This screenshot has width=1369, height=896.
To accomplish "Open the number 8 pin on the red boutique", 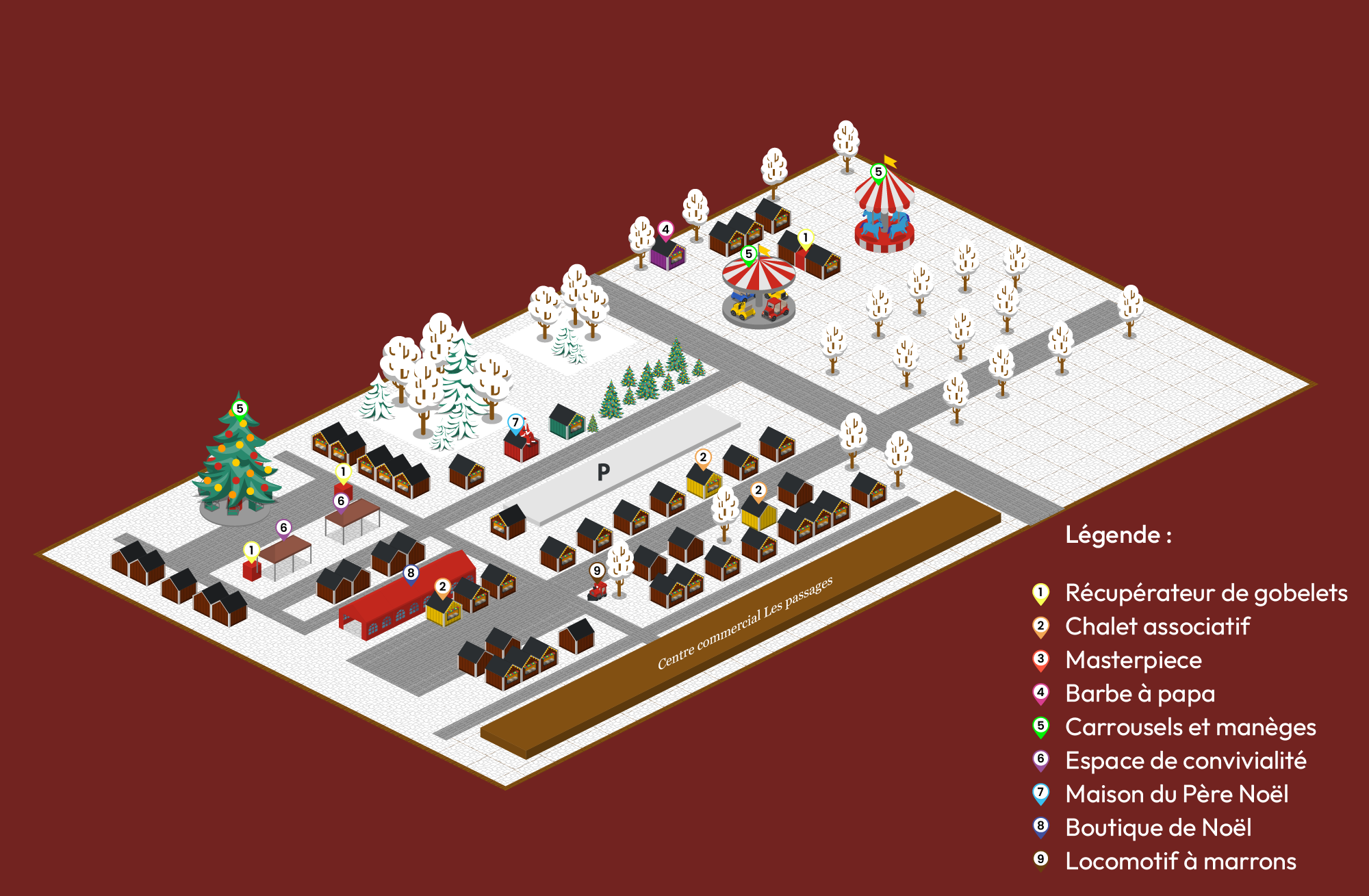I will (411, 574).
